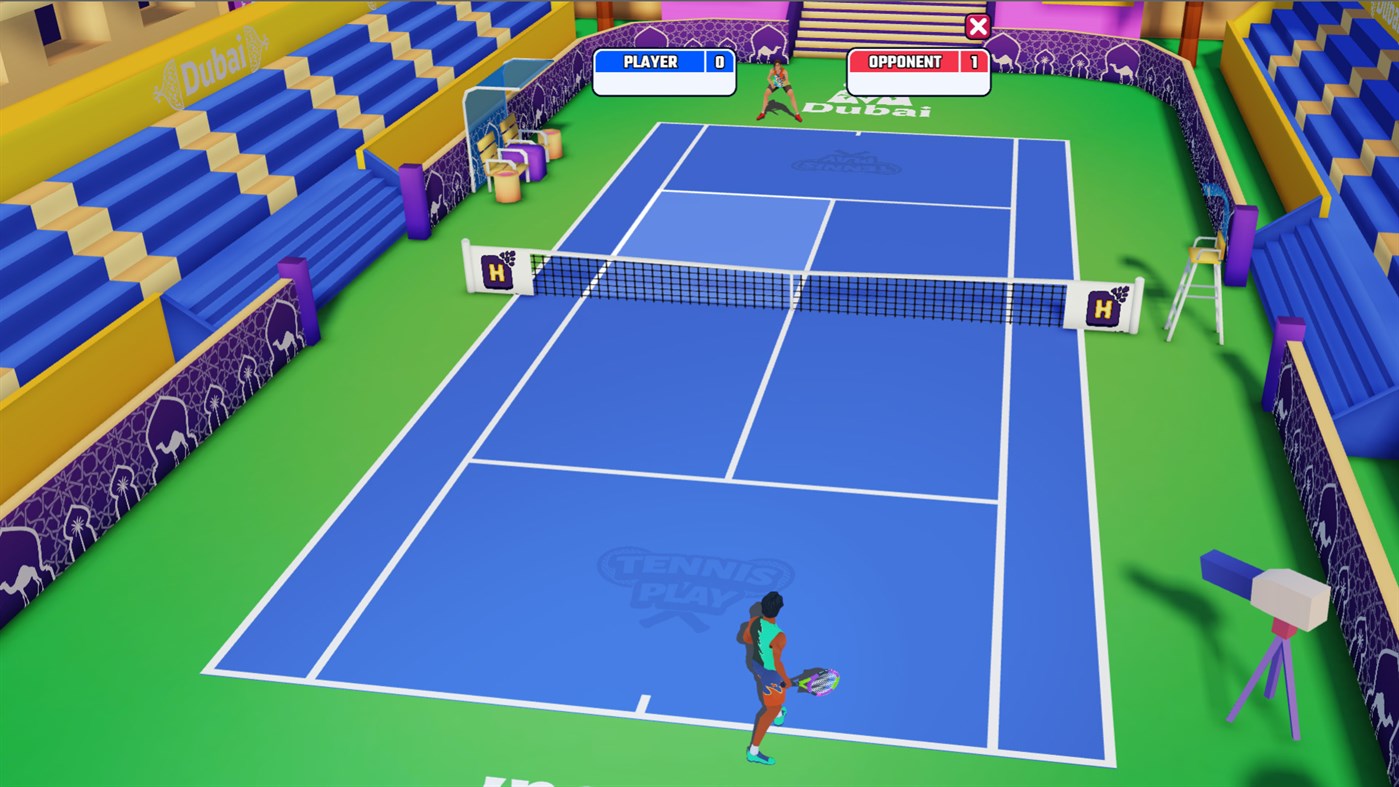Close the match with the red X
This screenshot has height=787, width=1399.
pos(977,27)
